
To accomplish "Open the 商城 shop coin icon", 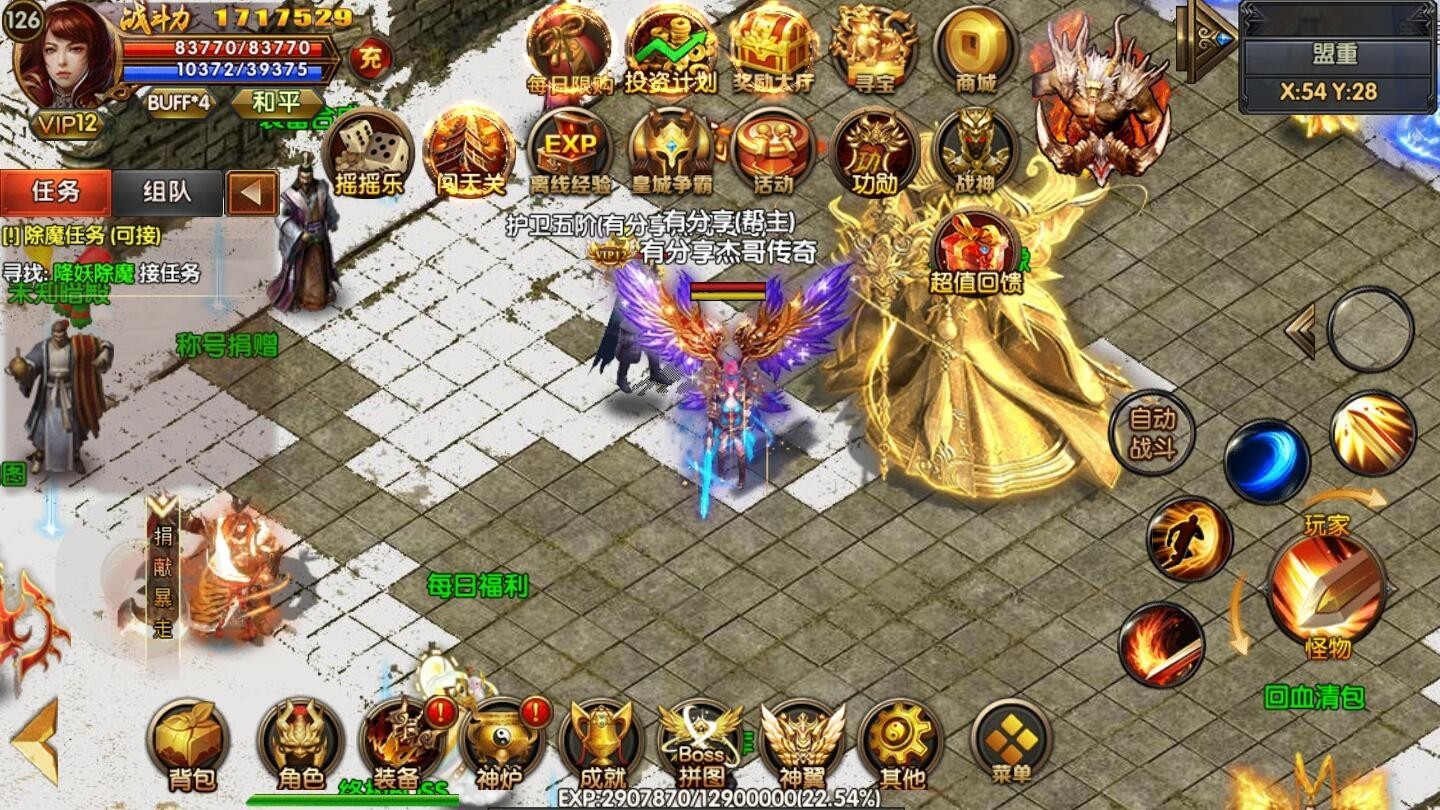I will [975, 50].
